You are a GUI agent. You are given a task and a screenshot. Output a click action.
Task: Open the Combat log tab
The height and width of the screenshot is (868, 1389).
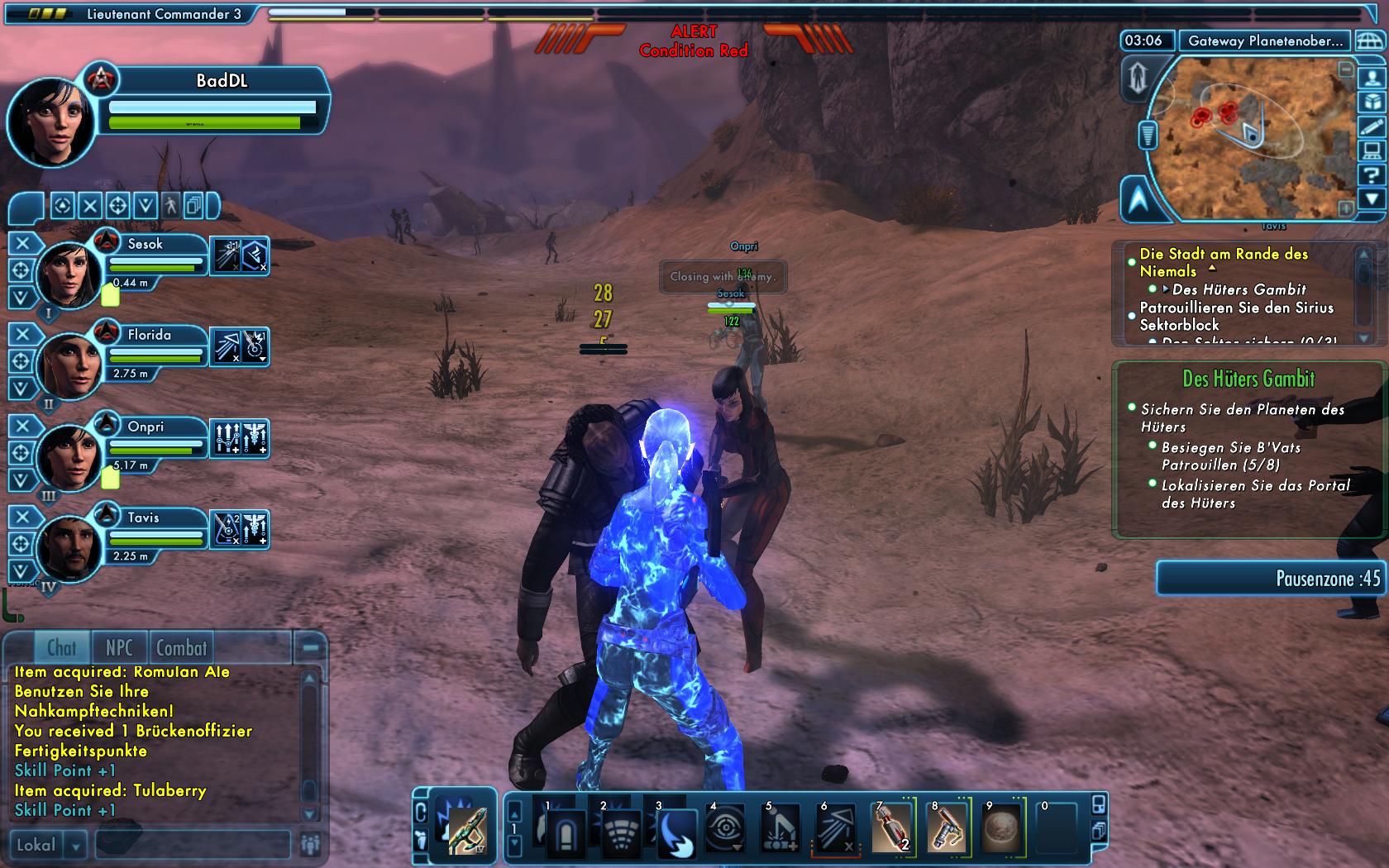click(182, 648)
